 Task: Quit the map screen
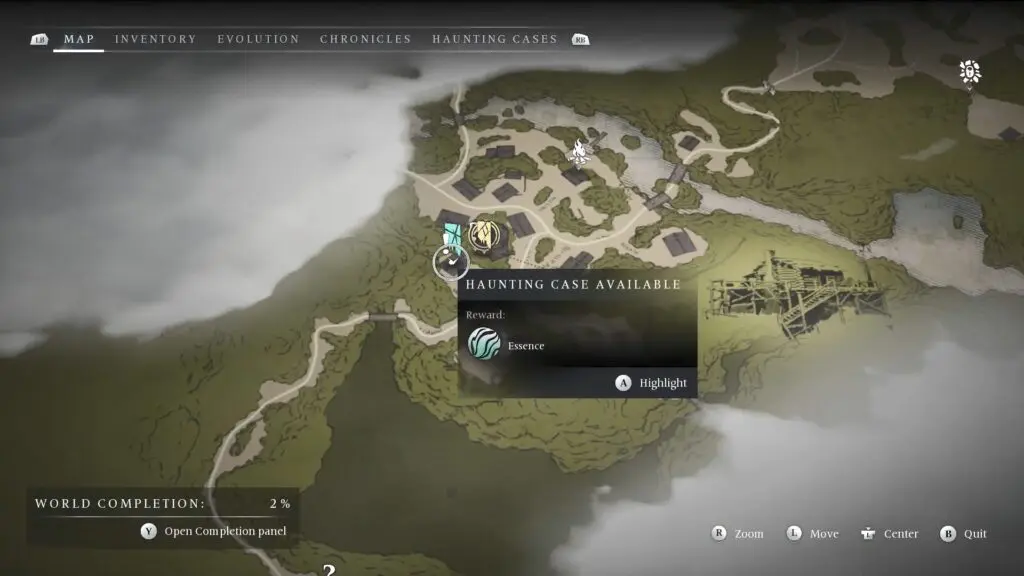coord(964,534)
